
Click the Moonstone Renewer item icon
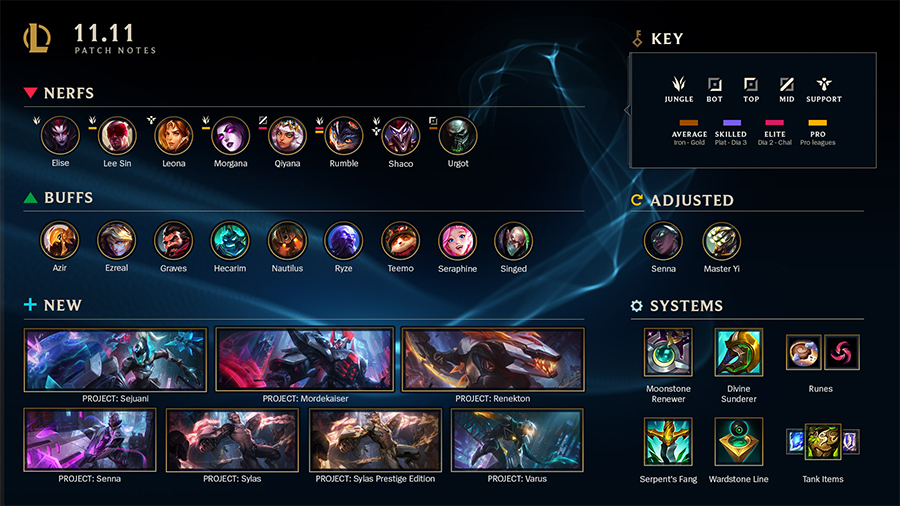667,352
